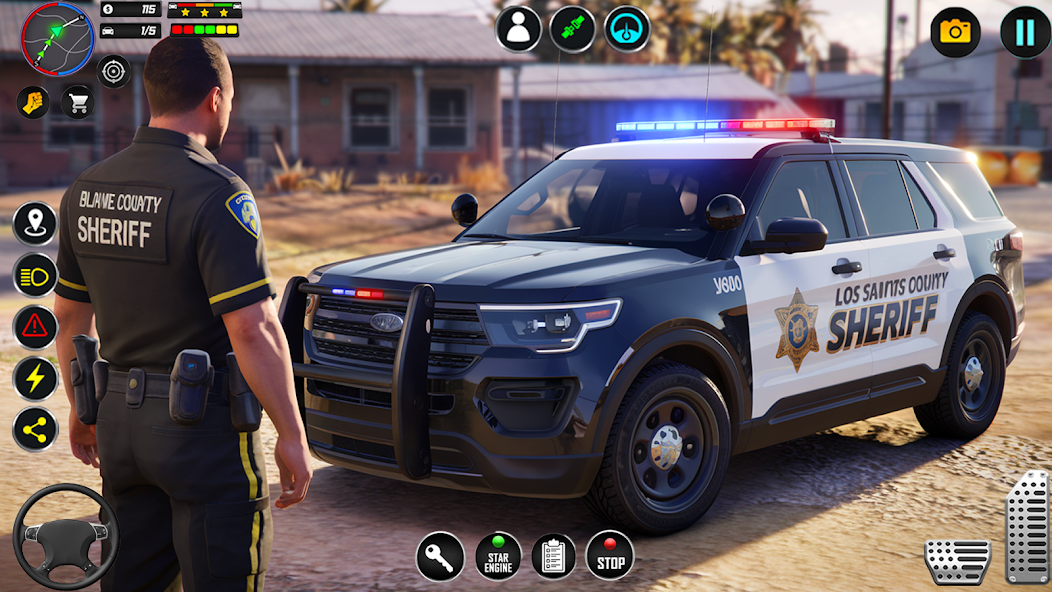Viewport: 1052px width, 592px height.
Task: Activate the lightning bolt boost icon
Action: coord(35,379)
